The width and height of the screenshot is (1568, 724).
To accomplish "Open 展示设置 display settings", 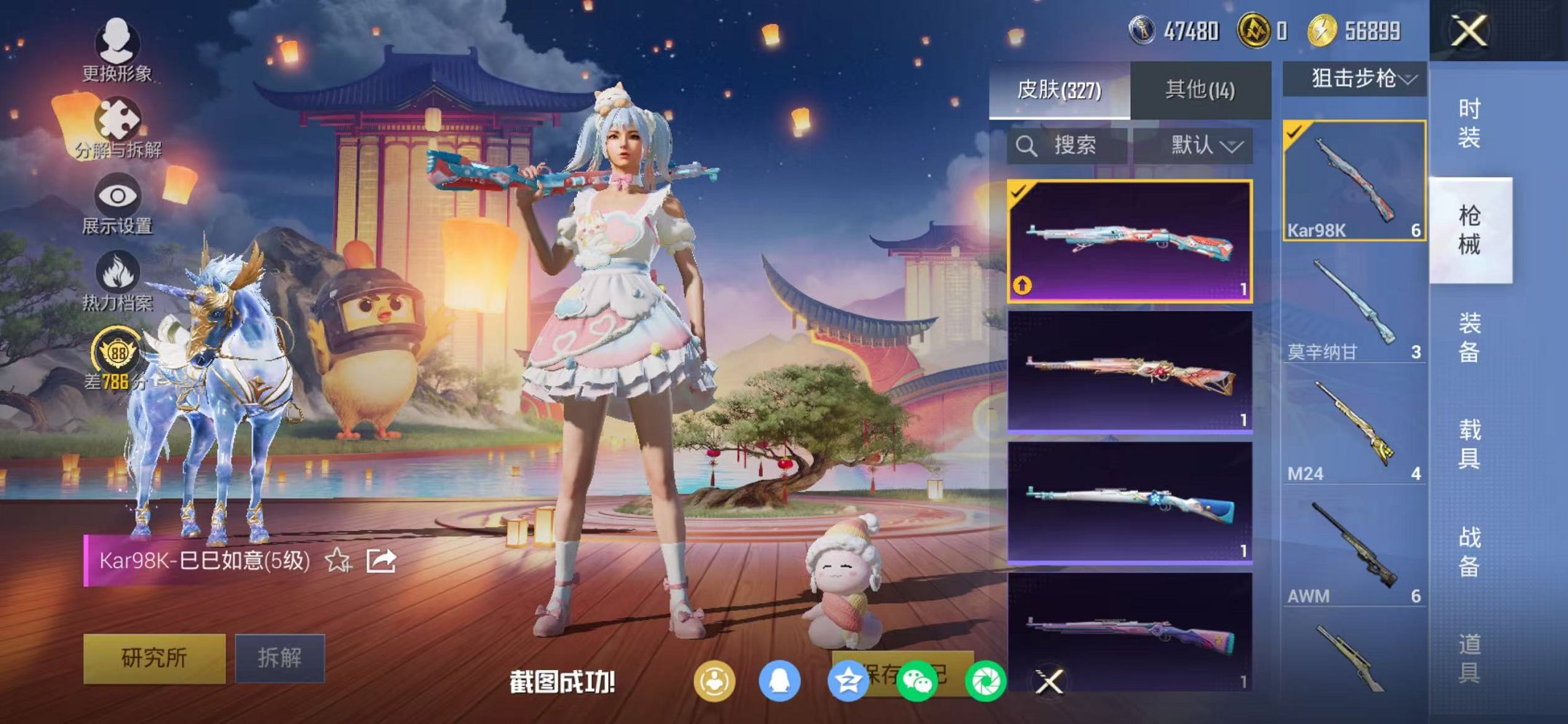I will pyautogui.click(x=118, y=195).
